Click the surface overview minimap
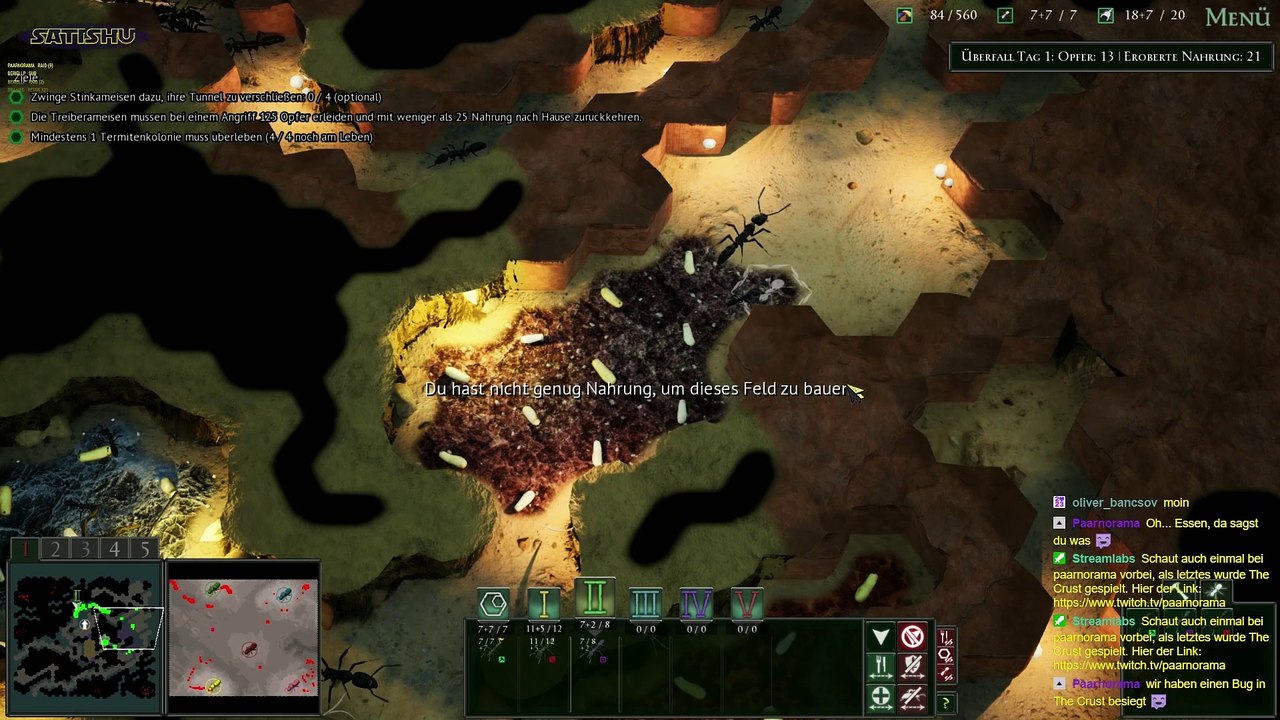This screenshot has width=1280, height=720. [243, 637]
